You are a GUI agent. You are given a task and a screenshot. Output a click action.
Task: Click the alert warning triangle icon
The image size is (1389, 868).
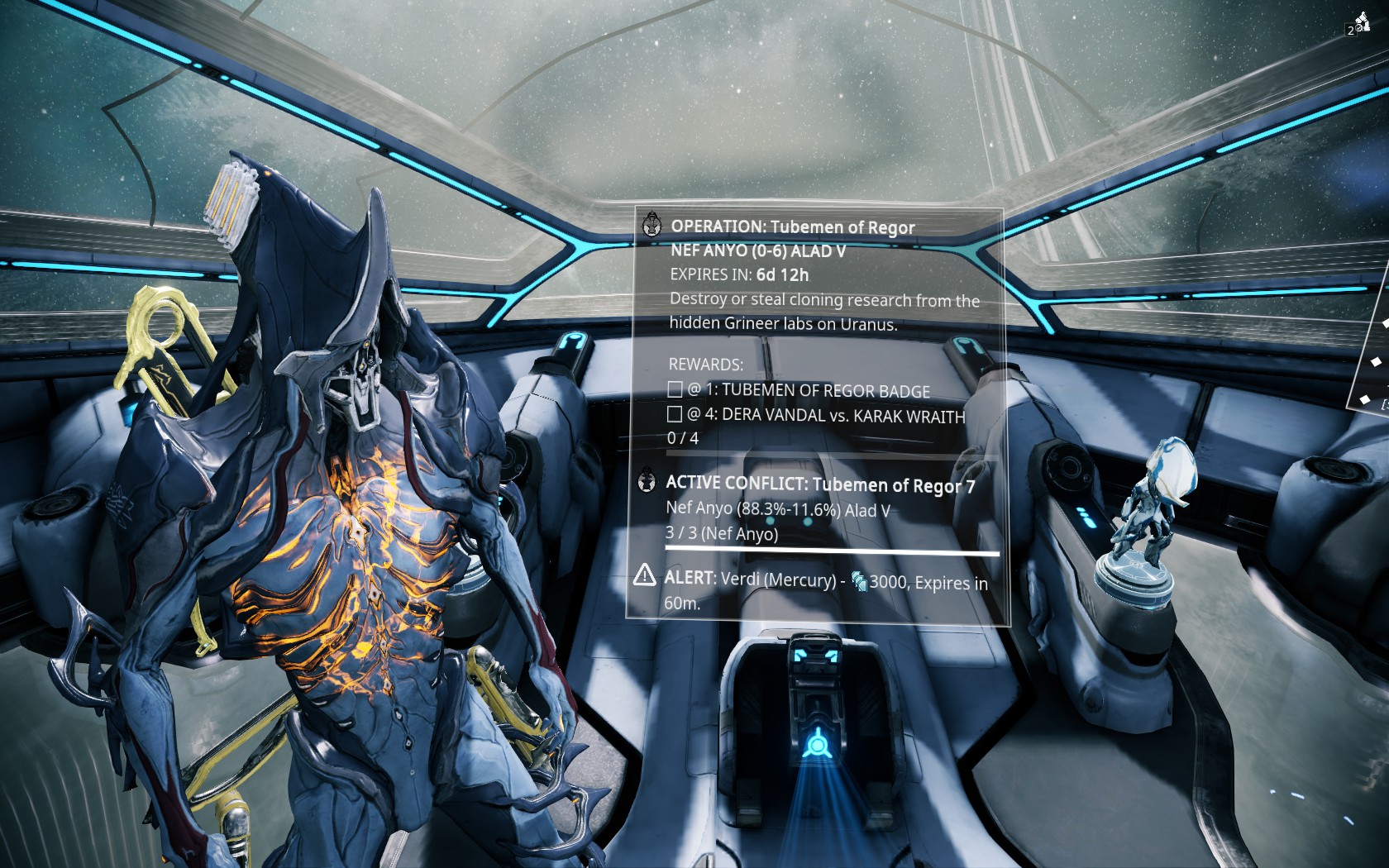coord(645,575)
